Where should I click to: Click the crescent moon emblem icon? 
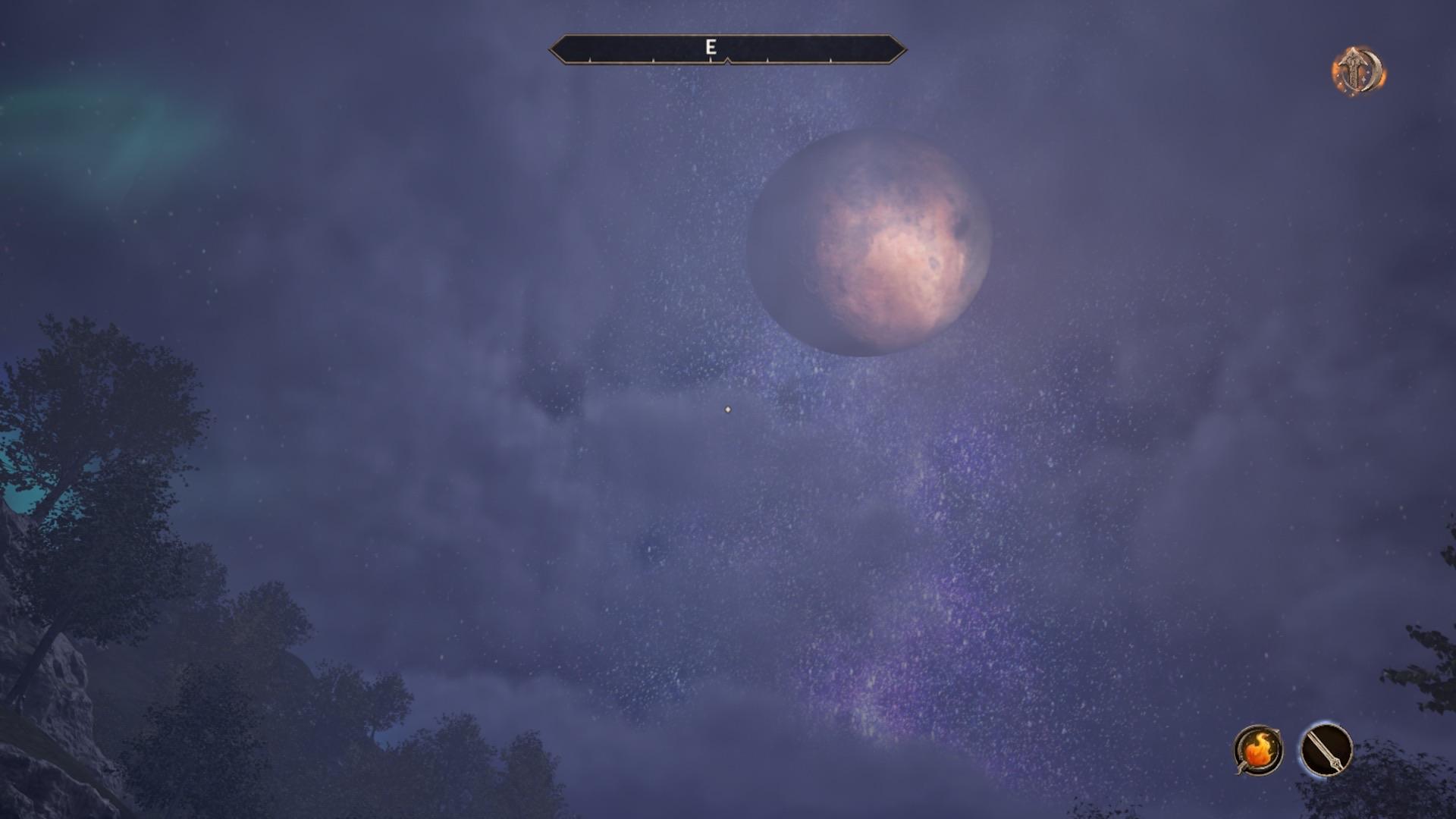tap(1358, 72)
